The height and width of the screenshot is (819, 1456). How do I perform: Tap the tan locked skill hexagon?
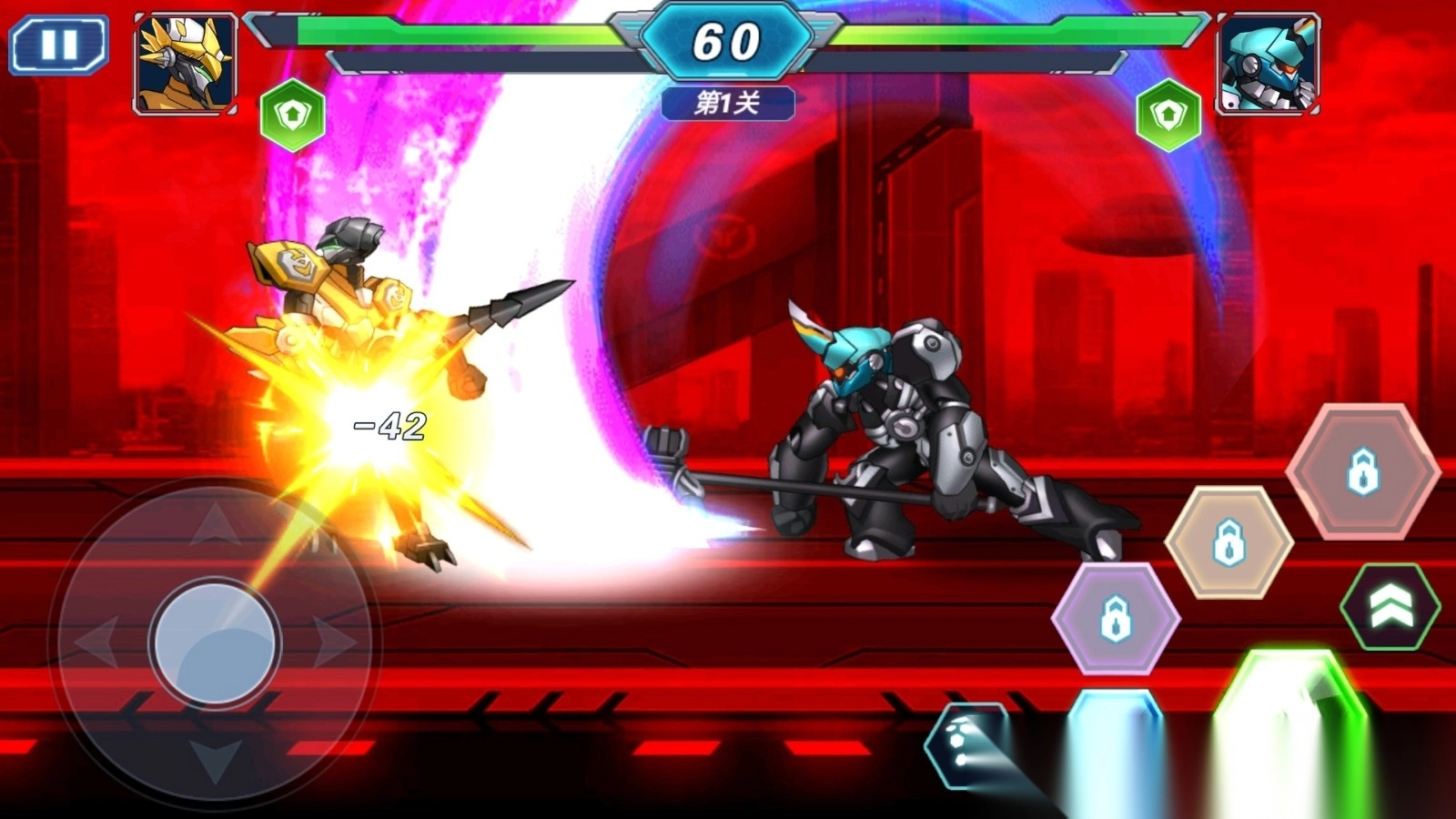[1228, 542]
